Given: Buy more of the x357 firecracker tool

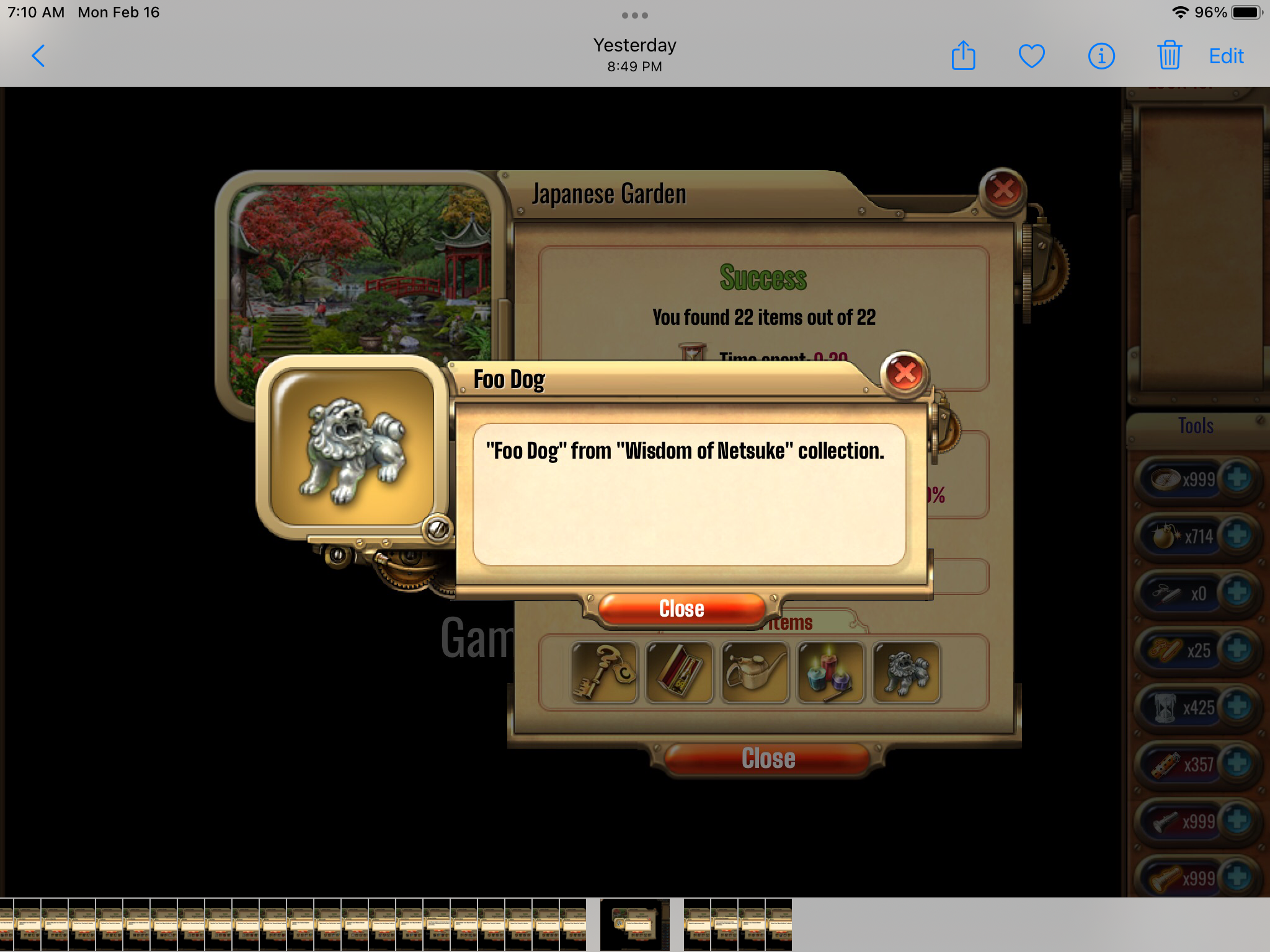Looking at the screenshot, I should tap(1237, 764).
